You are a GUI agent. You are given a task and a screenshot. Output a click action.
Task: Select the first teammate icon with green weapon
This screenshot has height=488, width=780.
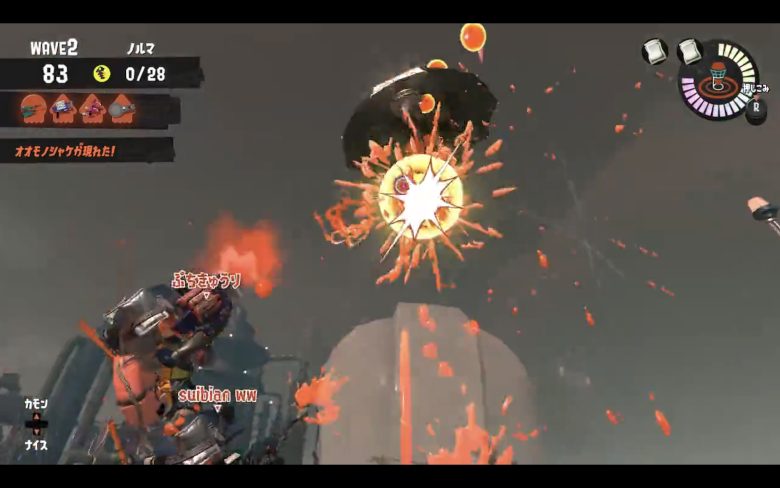coord(33,107)
